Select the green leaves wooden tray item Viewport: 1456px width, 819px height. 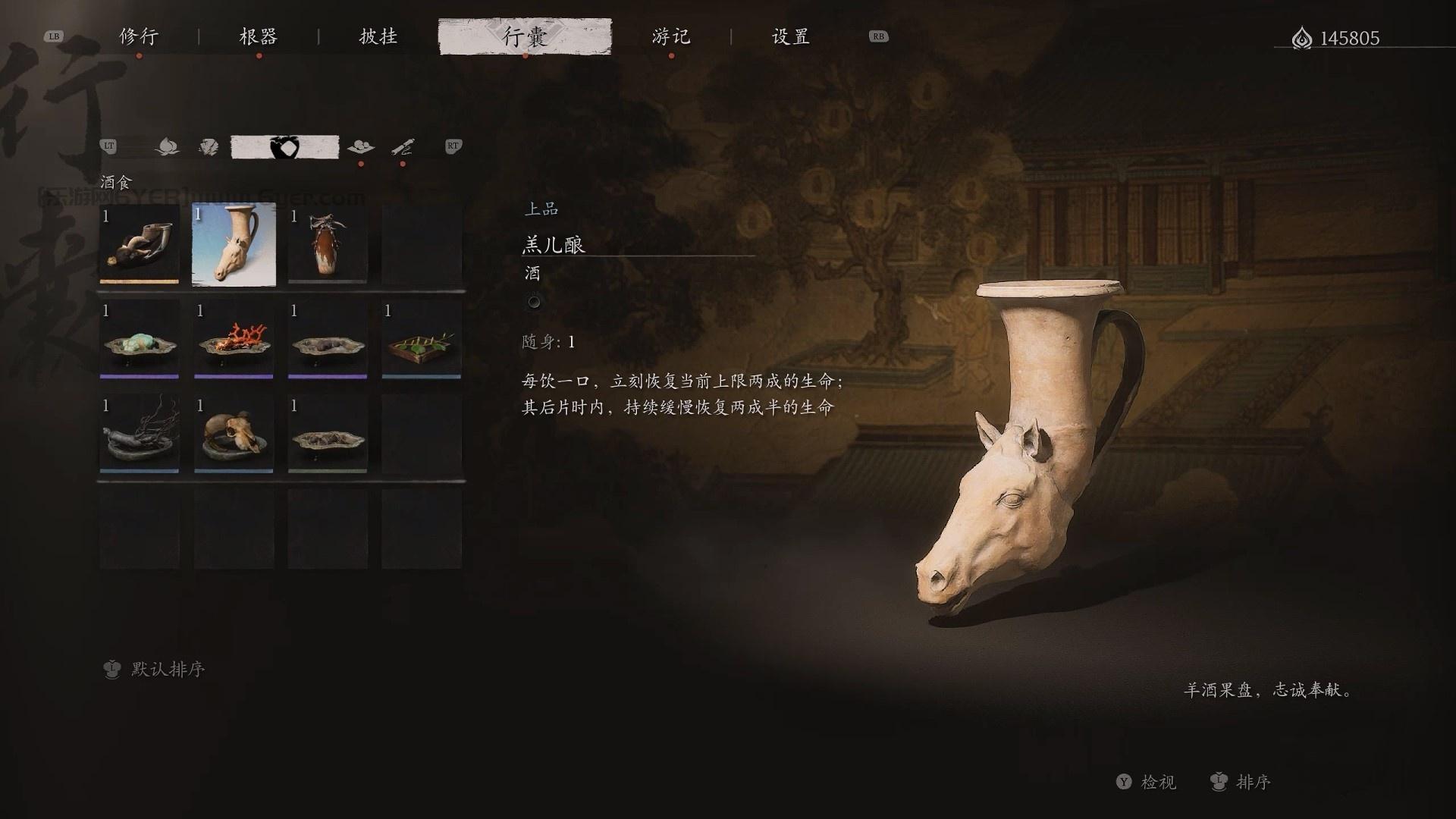pyautogui.click(x=422, y=339)
